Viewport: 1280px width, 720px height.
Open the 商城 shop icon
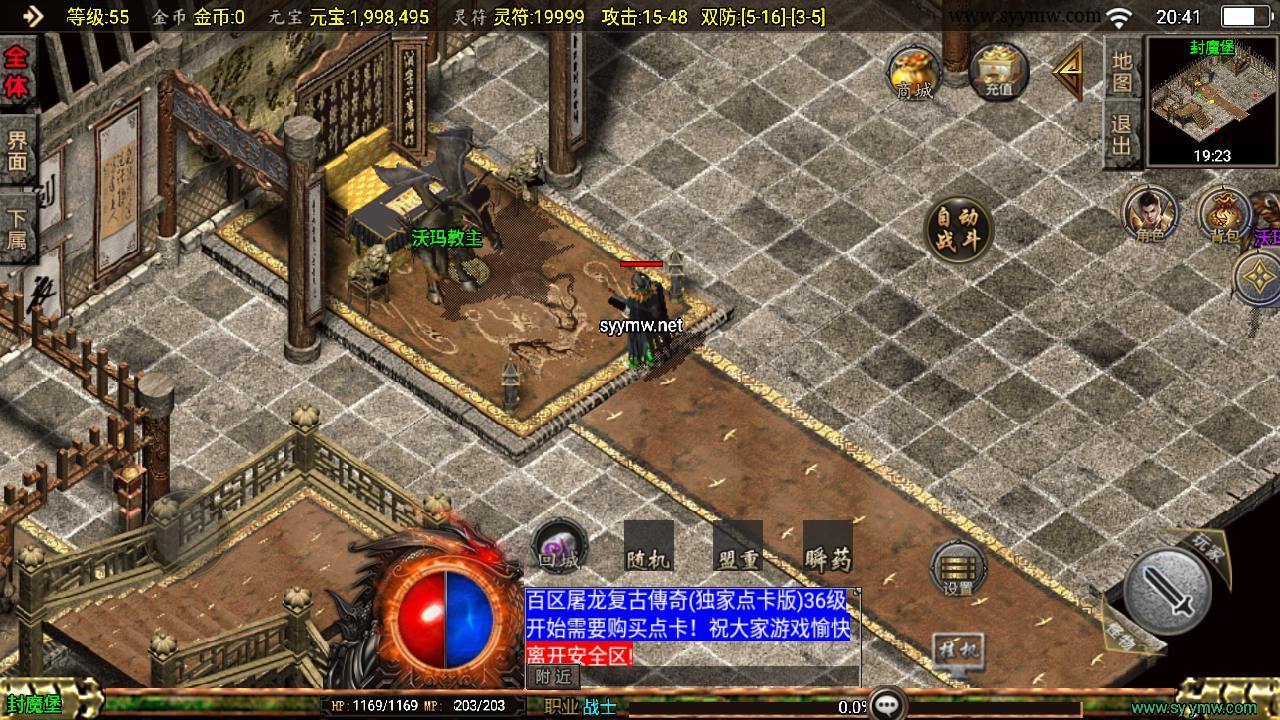tap(914, 71)
